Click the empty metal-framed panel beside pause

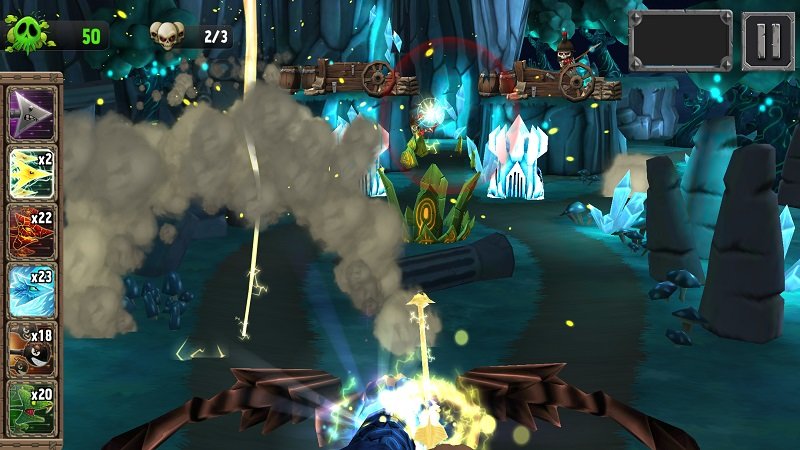(681, 40)
